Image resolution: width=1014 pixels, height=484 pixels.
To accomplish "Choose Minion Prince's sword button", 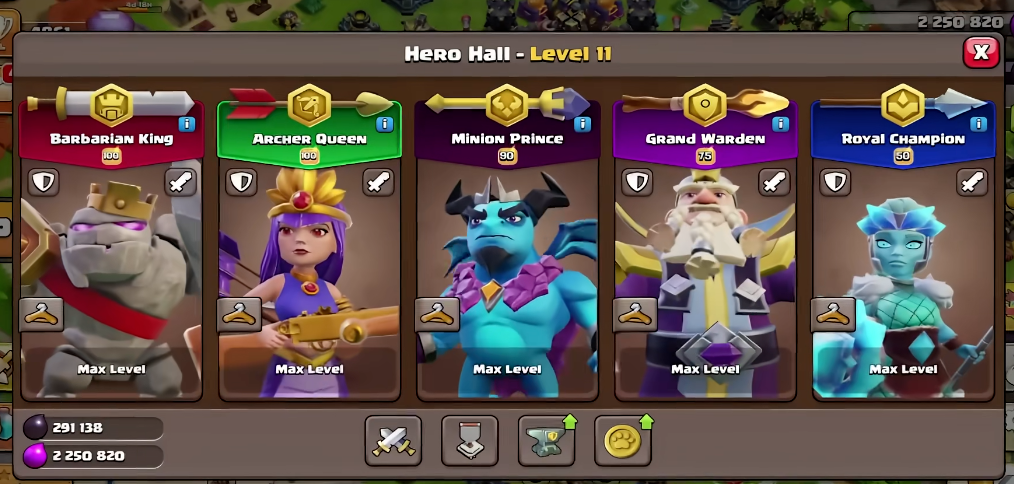I will pos(576,182).
